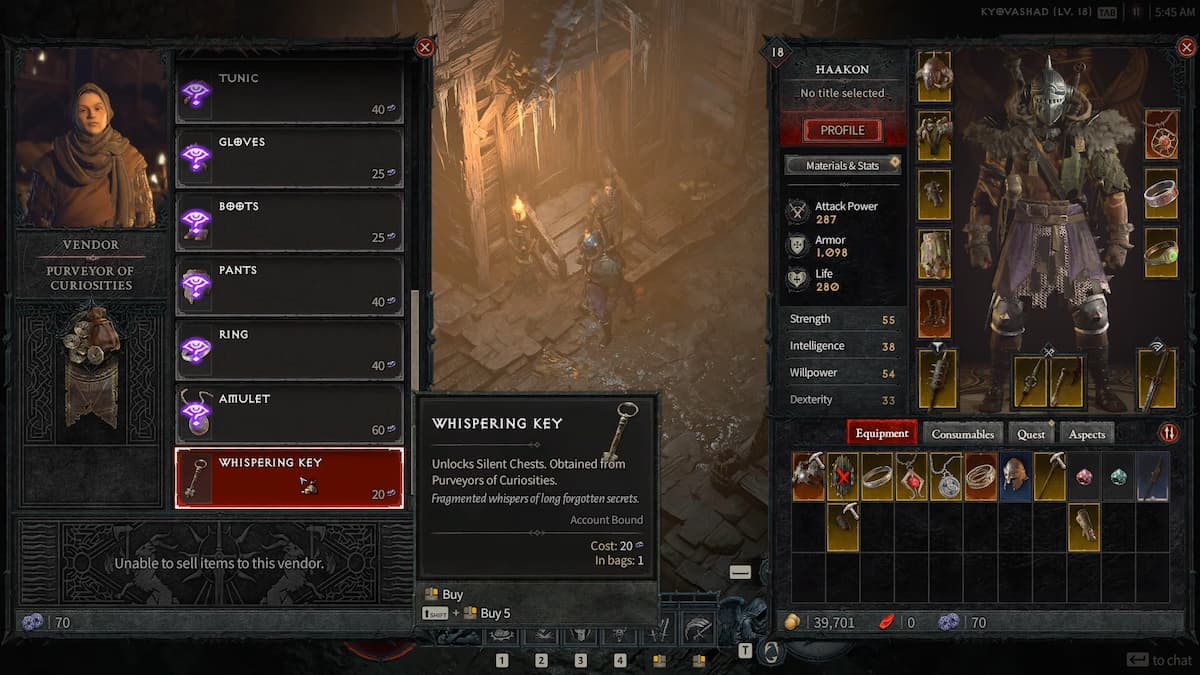Screen dimensions: 1200x675
Task: Choose the Gloves vendor item
Action: (x=289, y=158)
